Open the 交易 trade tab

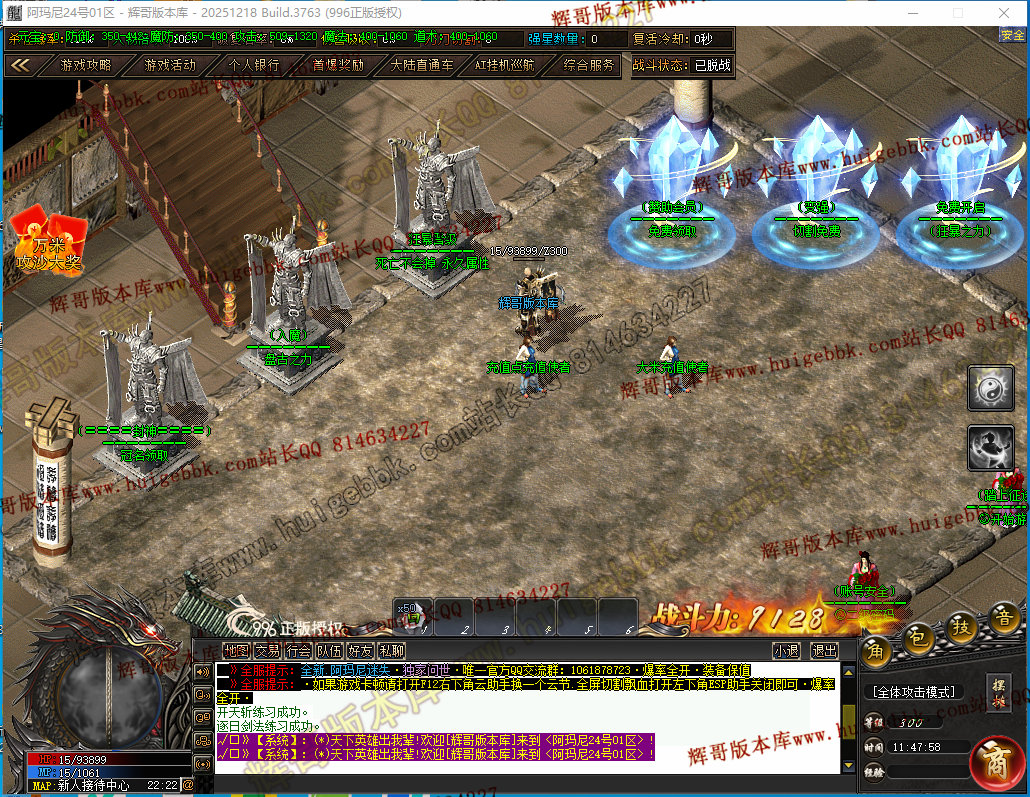[267, 650]
